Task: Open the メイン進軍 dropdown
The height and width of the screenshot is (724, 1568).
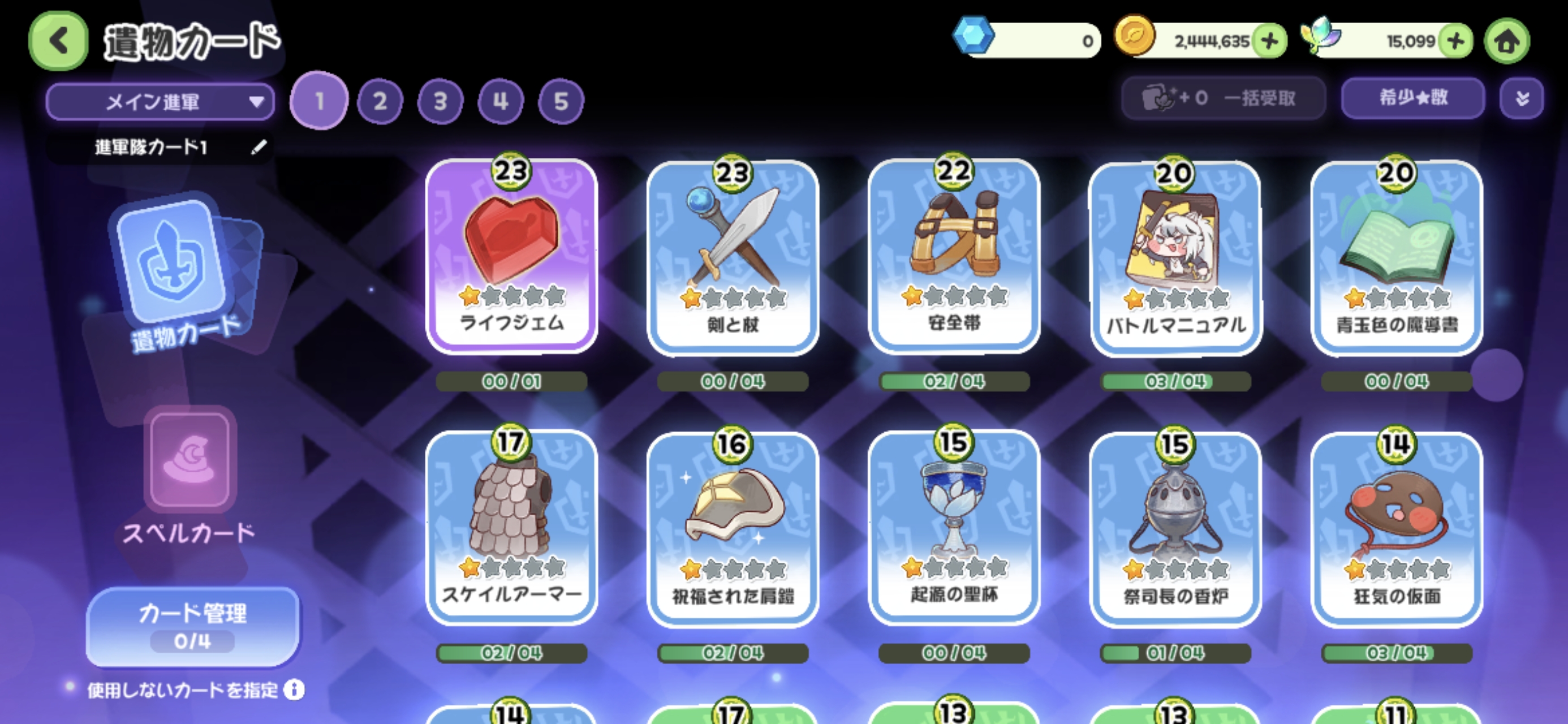Action: tap(160, 102)
